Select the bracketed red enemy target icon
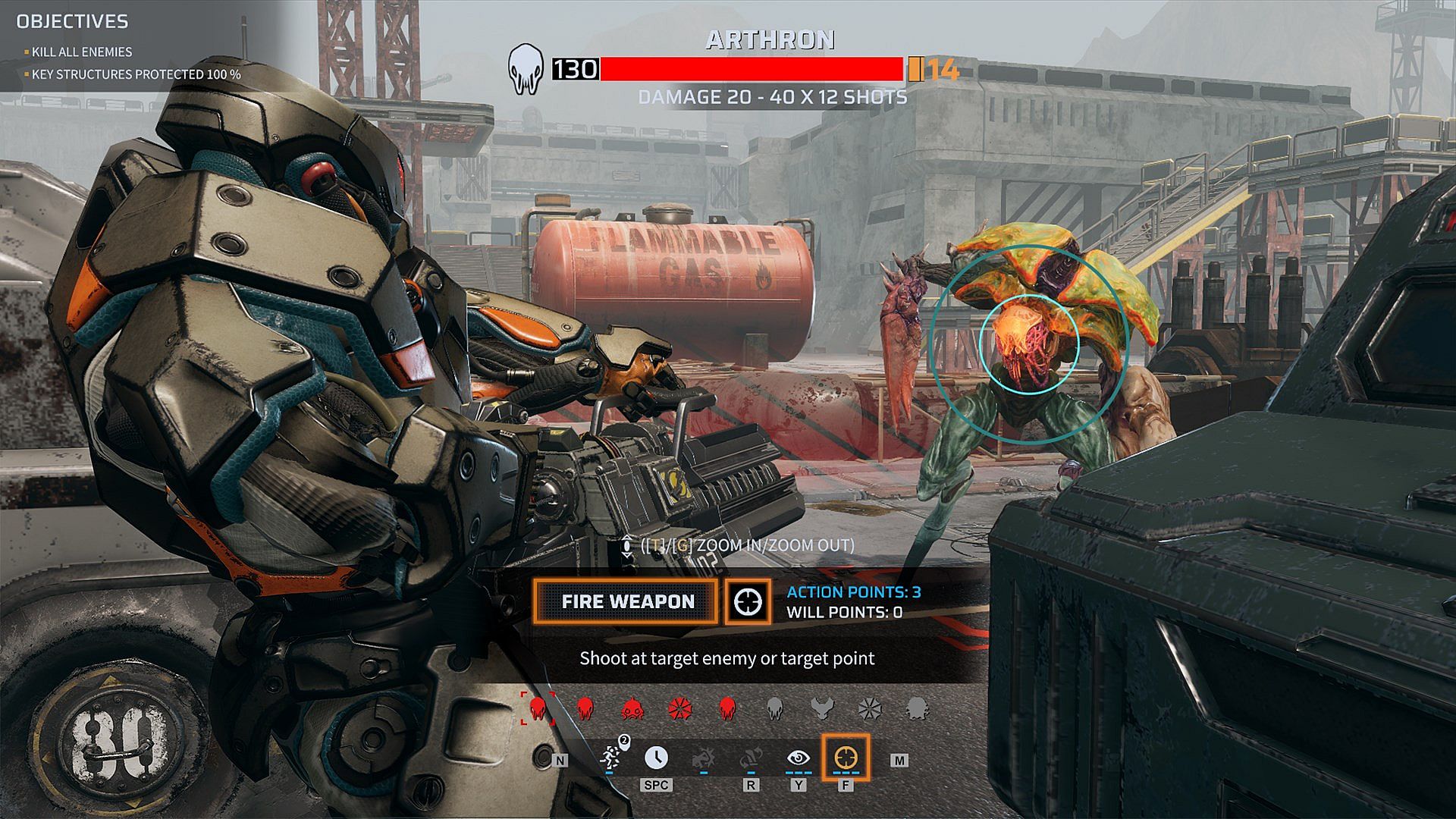This screenshot has width=1456, height=819. pos(538,708)
